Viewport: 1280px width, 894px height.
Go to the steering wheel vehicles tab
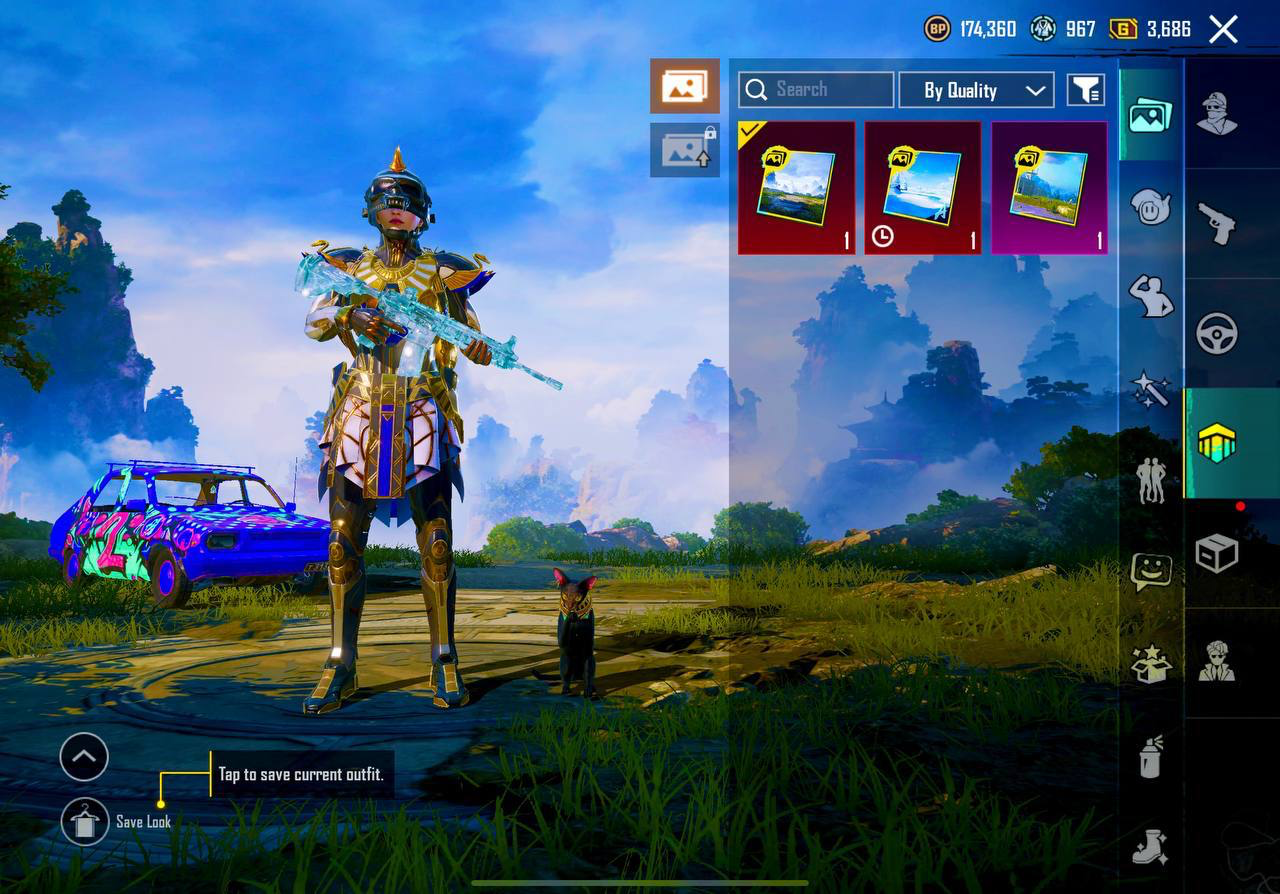(x=1217, y=333)
